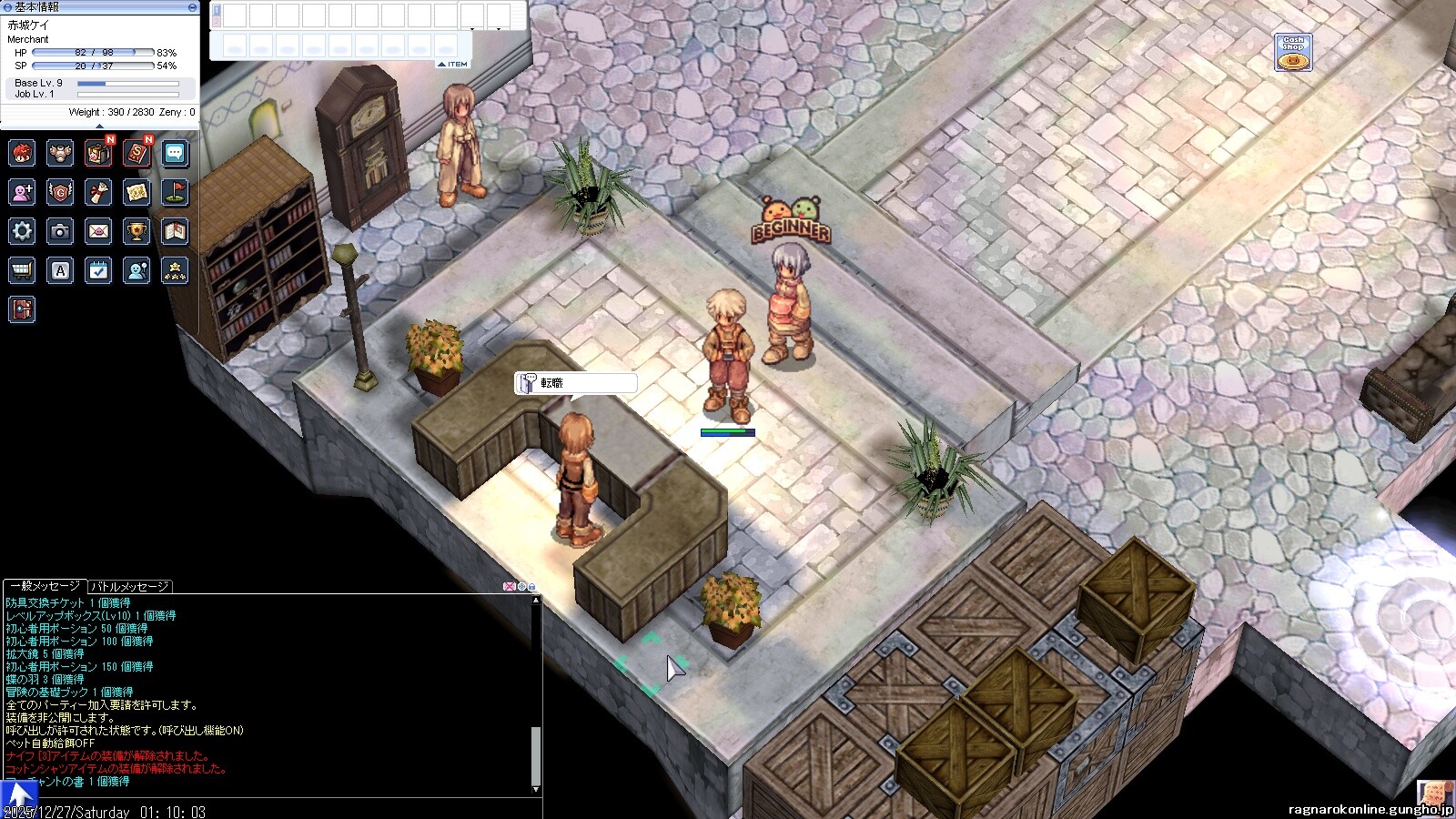Click the chat window lock icon
The image size is (1456, 819).
pyautogui.click(x=532, y=587)
